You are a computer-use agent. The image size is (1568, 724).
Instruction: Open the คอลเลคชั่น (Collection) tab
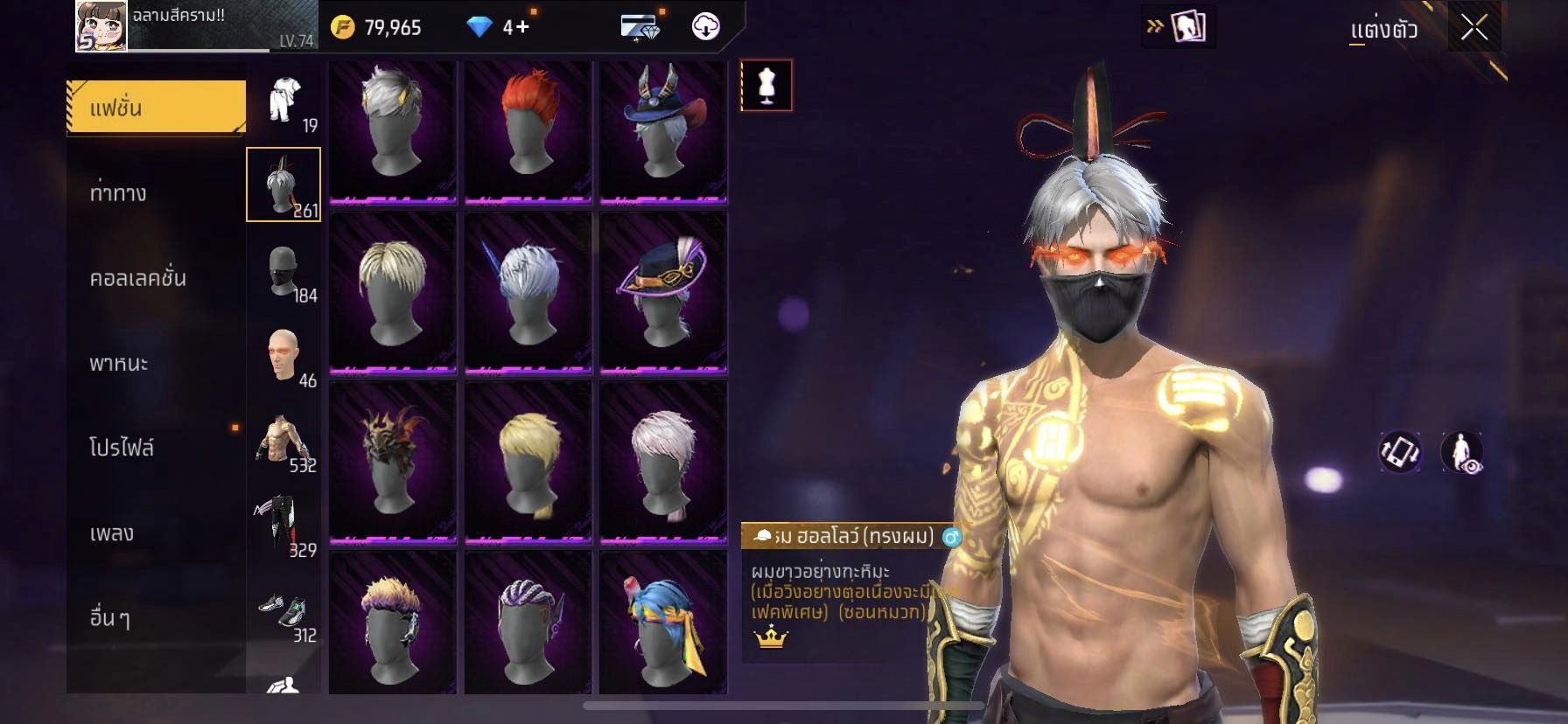(138, 278)
